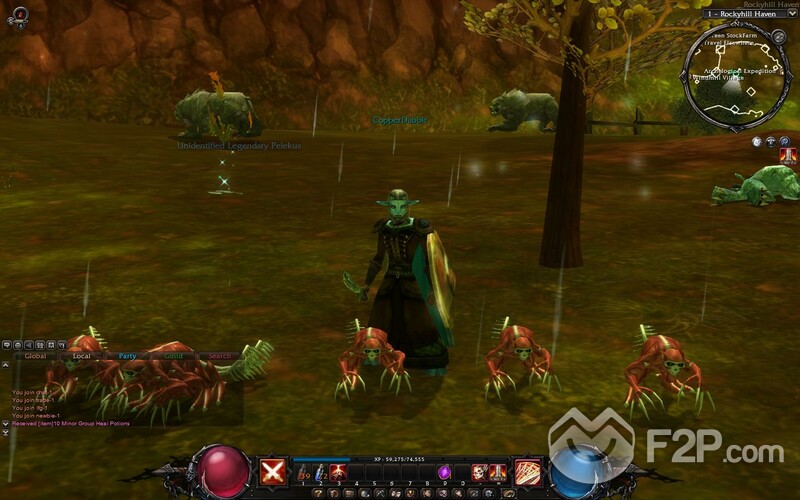
Task: Open the Local chat tab
Action: tap(82, 356)
